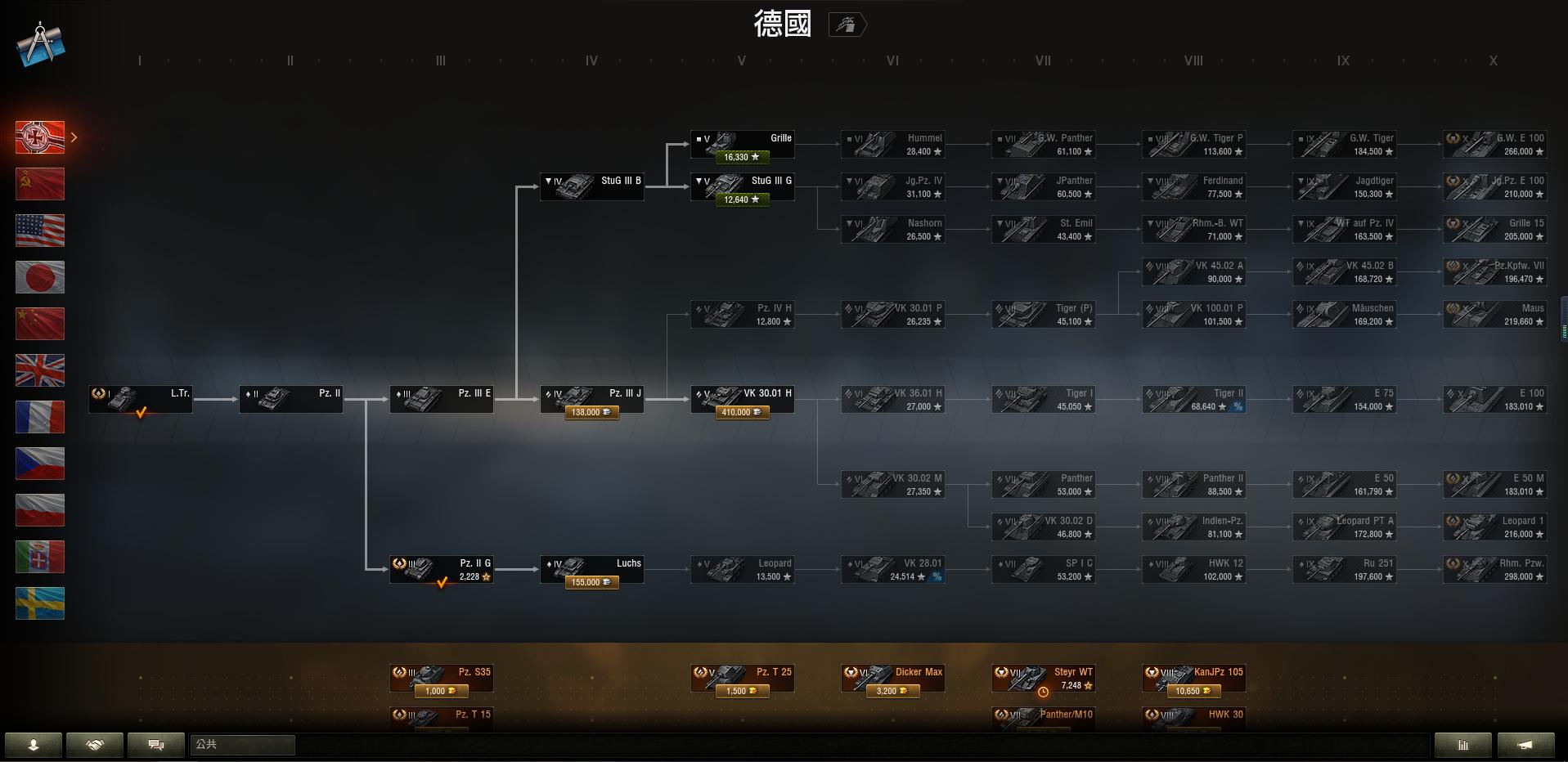This screenshot has height=762, width=1568.
Task: Open the contacts handshake button
Action: click(95, 745)
